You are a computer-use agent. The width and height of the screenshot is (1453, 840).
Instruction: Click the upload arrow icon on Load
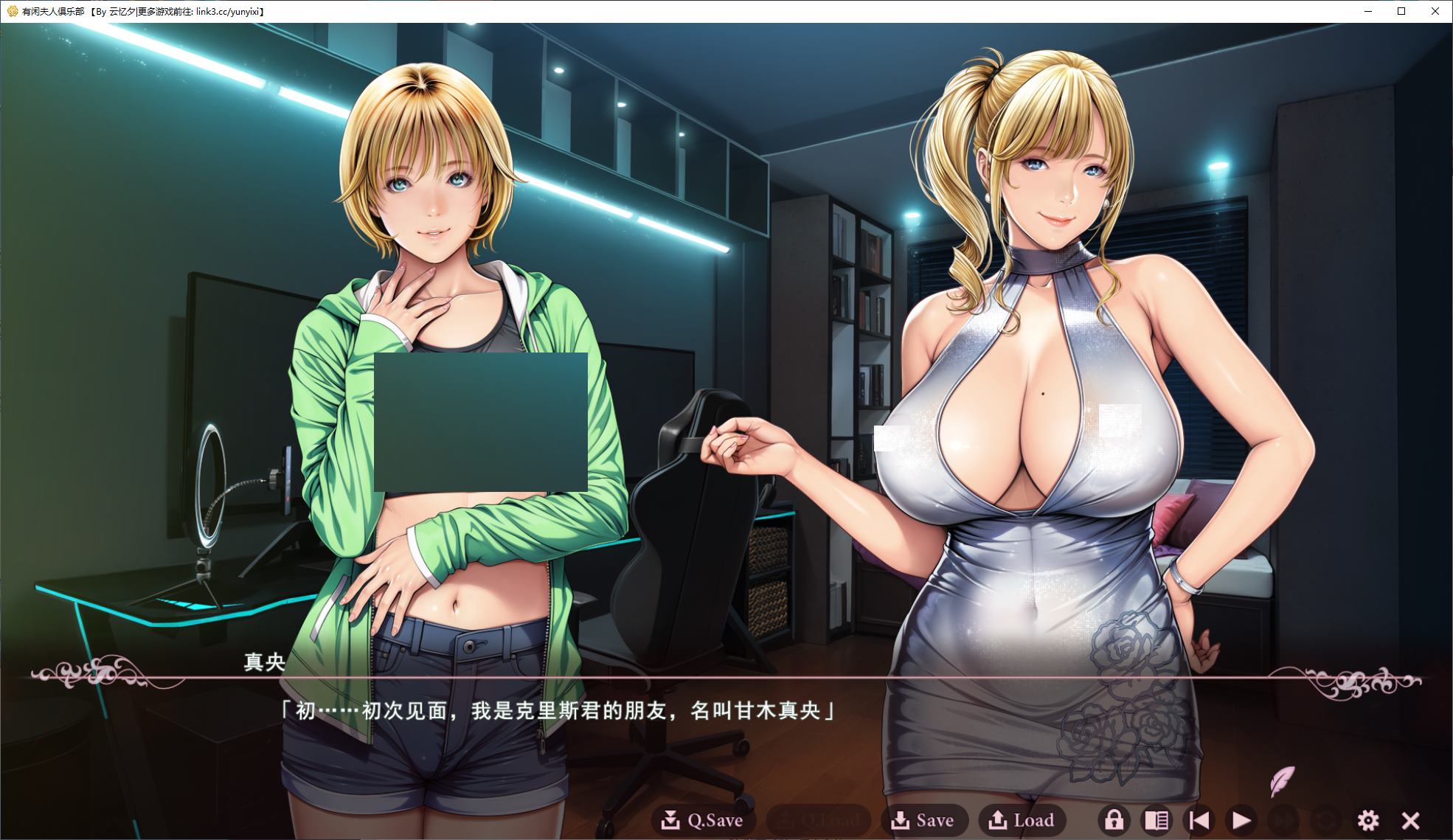click(x=997, y=819)
